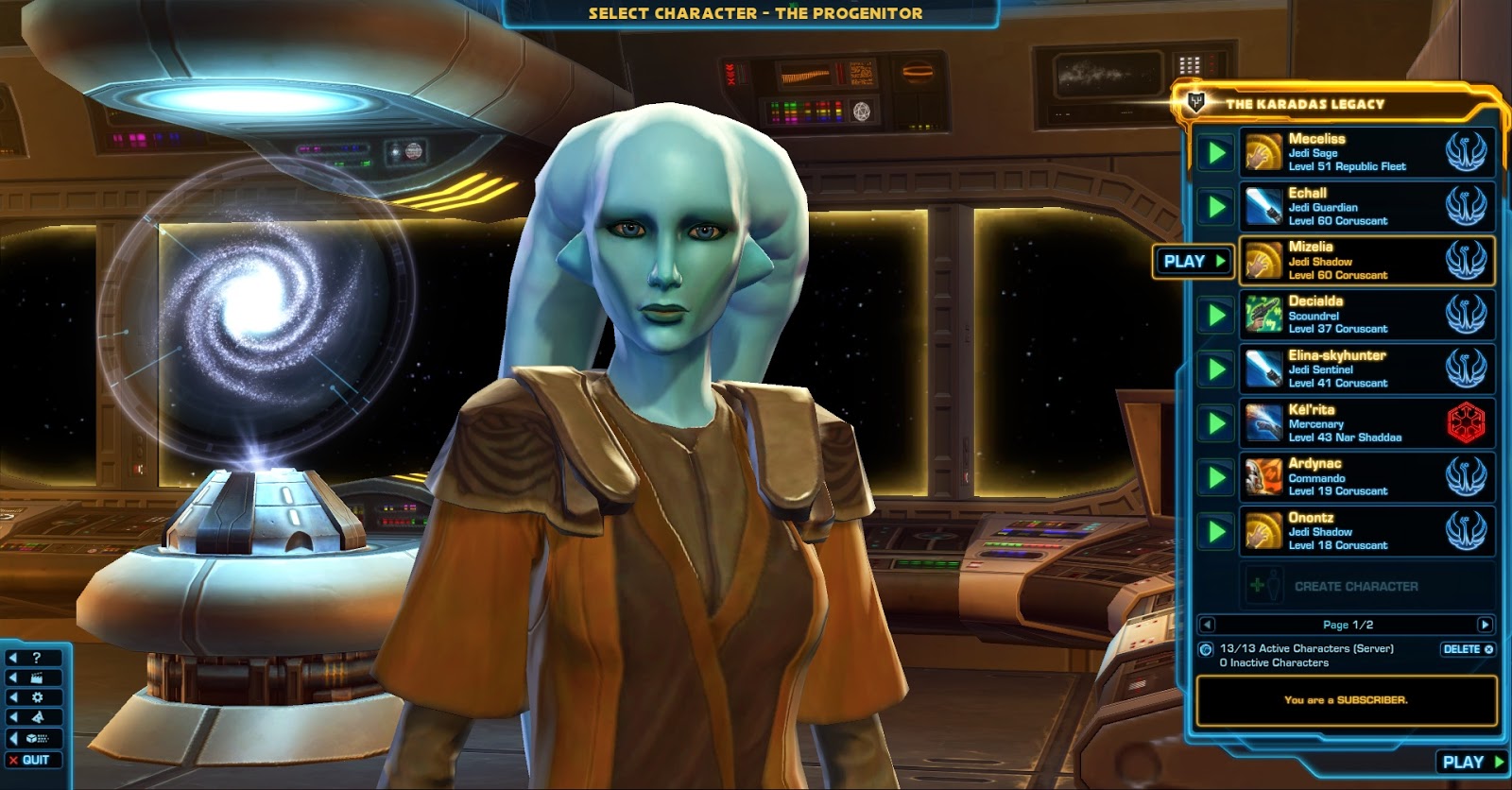This screenshot has height=790, width=1512.
Task: Go to page 2 using the right arrow
Action: (1486, 623)
